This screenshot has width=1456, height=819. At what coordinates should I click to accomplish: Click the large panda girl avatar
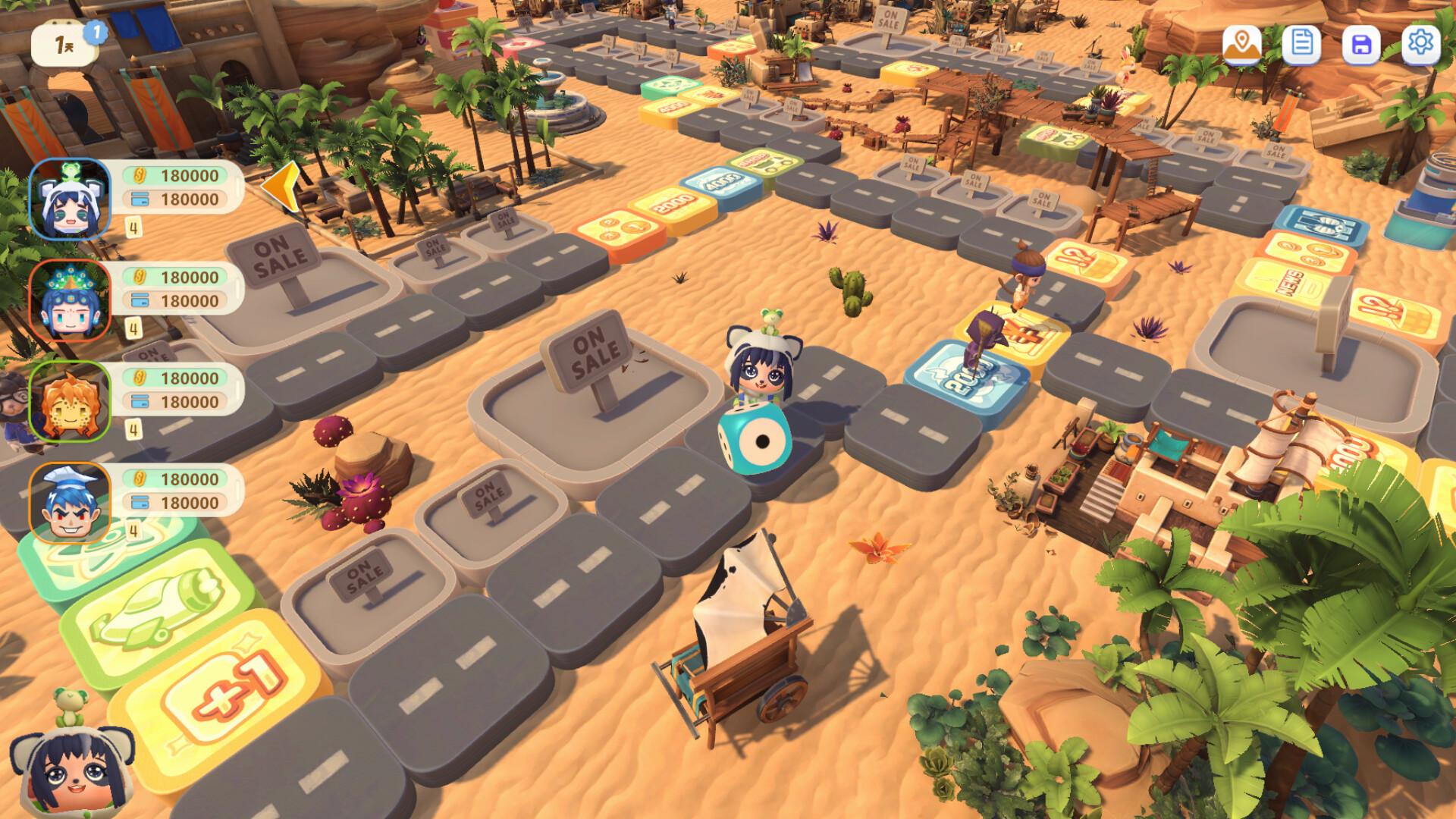pyautogui.click(x=72, y=766)
